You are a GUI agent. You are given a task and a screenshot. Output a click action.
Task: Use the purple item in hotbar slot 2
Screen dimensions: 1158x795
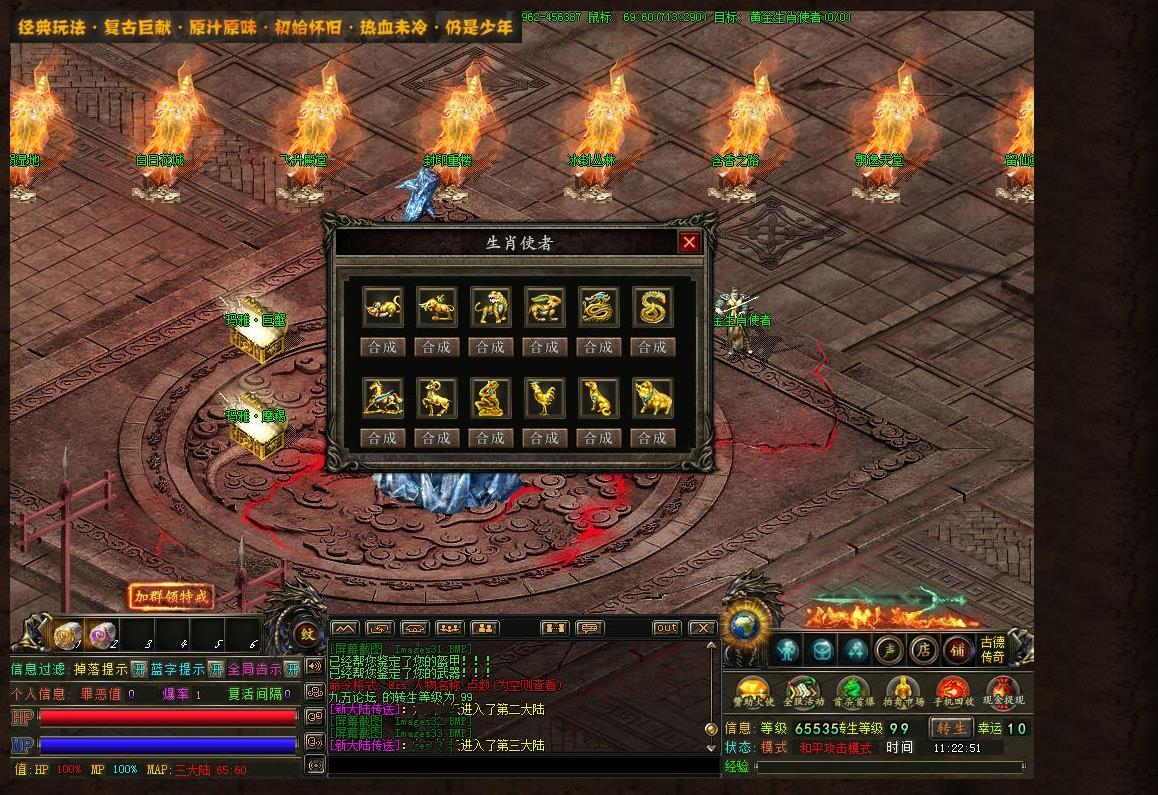tap(103, 634)
